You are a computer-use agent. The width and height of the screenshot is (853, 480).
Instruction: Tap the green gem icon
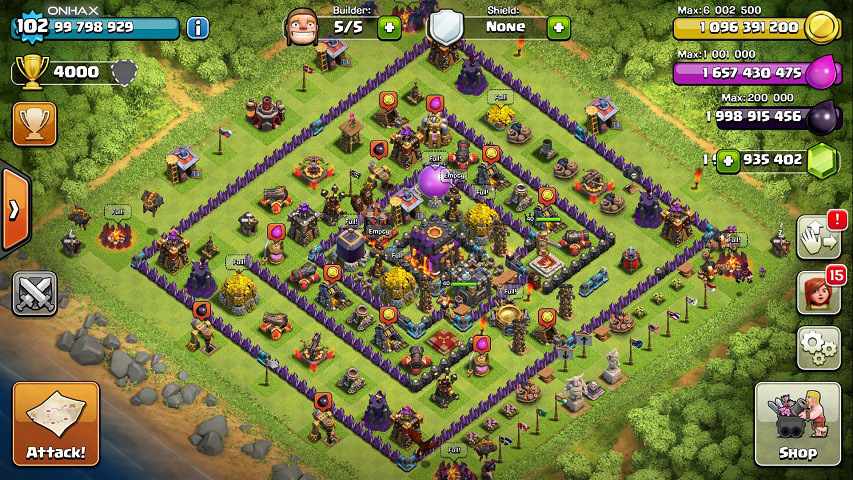[x=823, y=160]
